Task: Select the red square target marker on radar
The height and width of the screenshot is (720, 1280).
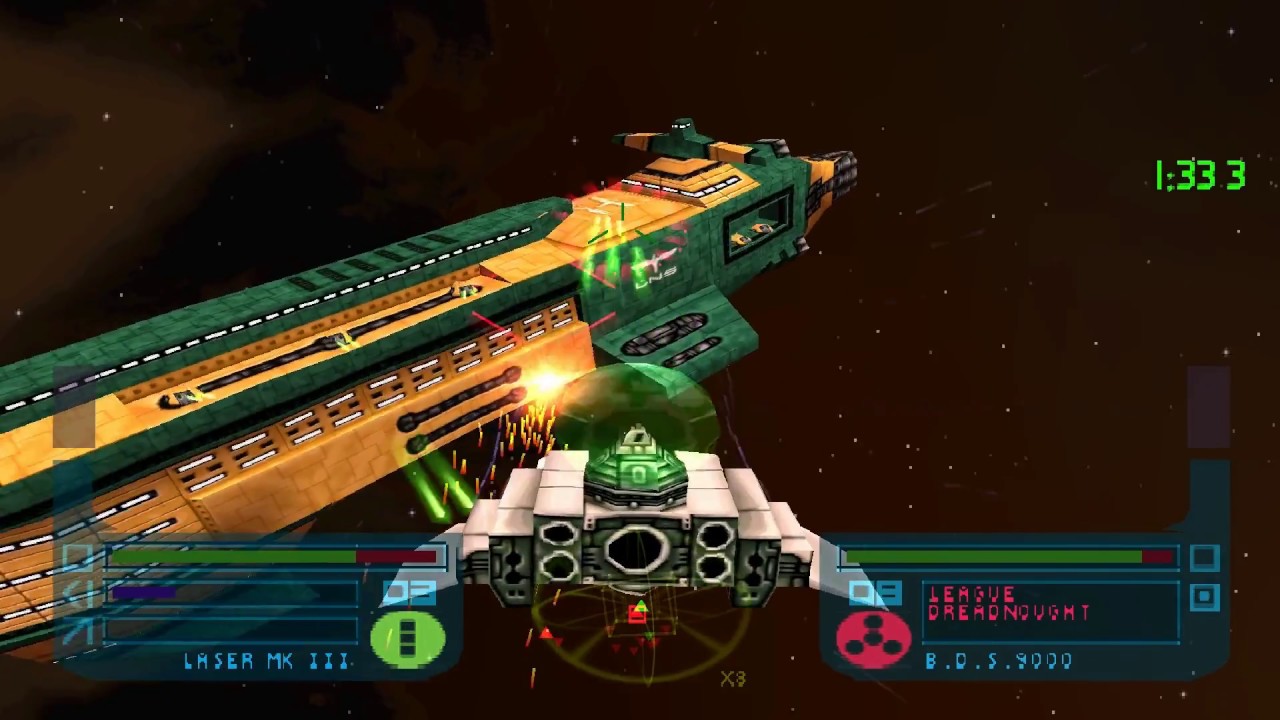Action: point(637,615)
